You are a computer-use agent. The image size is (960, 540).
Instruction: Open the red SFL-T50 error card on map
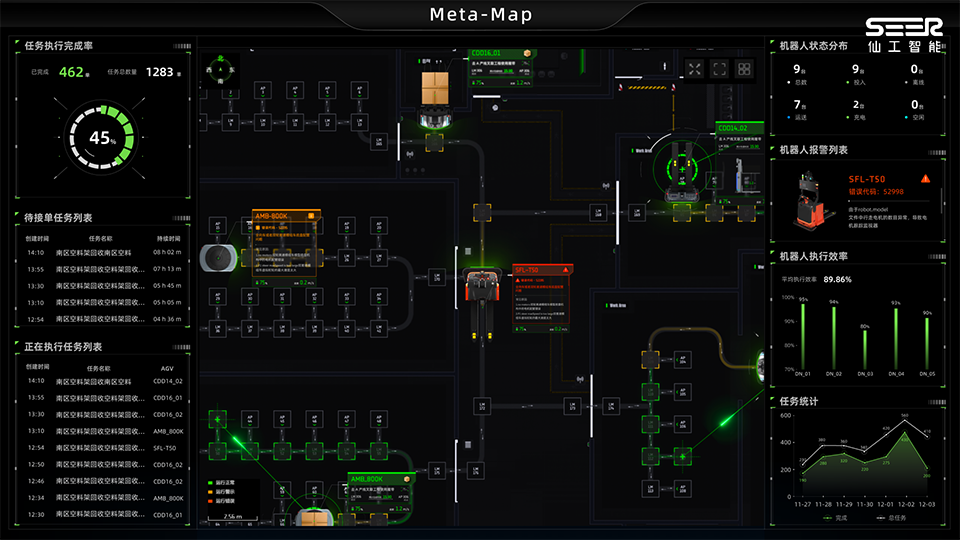(x=542, y=300)
